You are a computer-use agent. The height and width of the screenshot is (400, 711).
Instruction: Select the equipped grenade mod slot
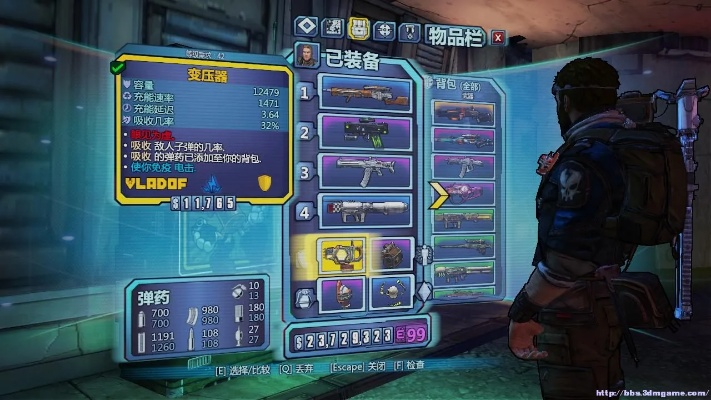[x=391, y=254]
